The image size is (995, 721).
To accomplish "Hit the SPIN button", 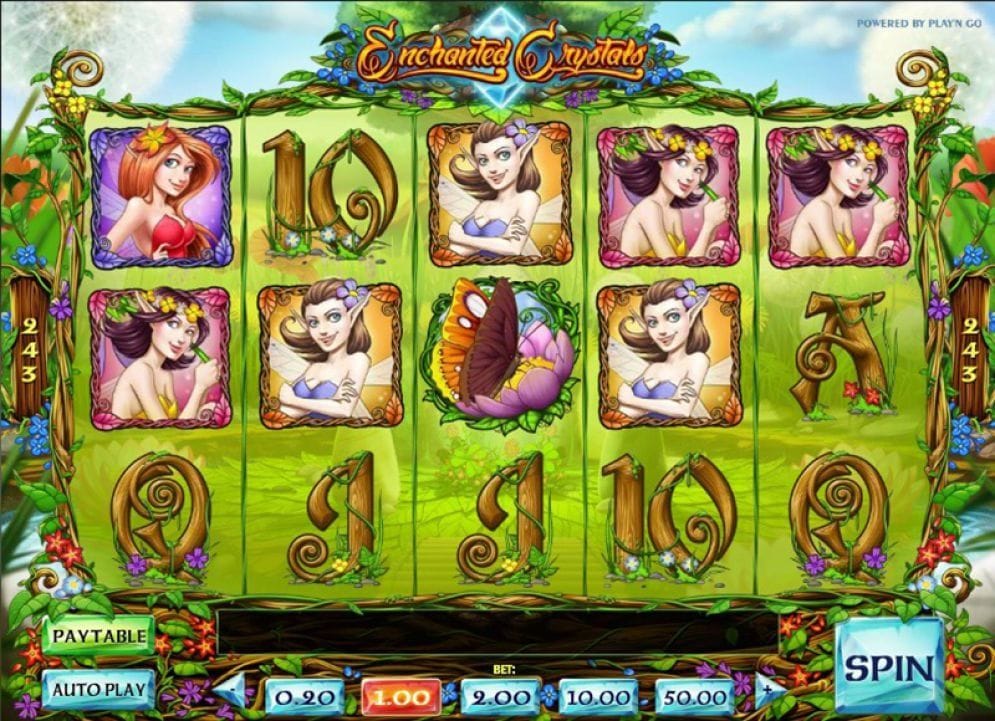I will coord(889,666).
